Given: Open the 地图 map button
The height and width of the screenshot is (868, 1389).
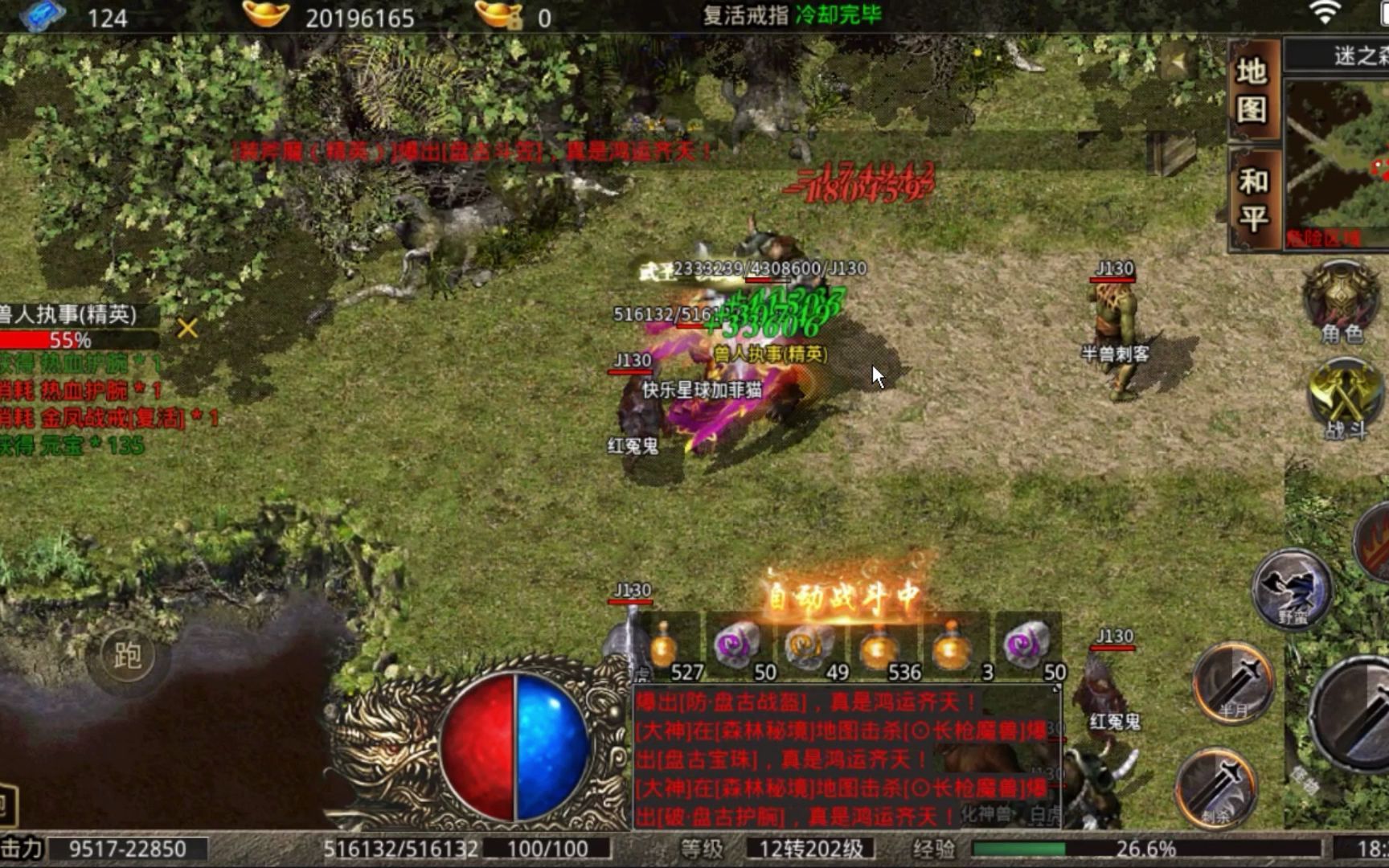Looking at the screenshot, I should point(1252,89).
